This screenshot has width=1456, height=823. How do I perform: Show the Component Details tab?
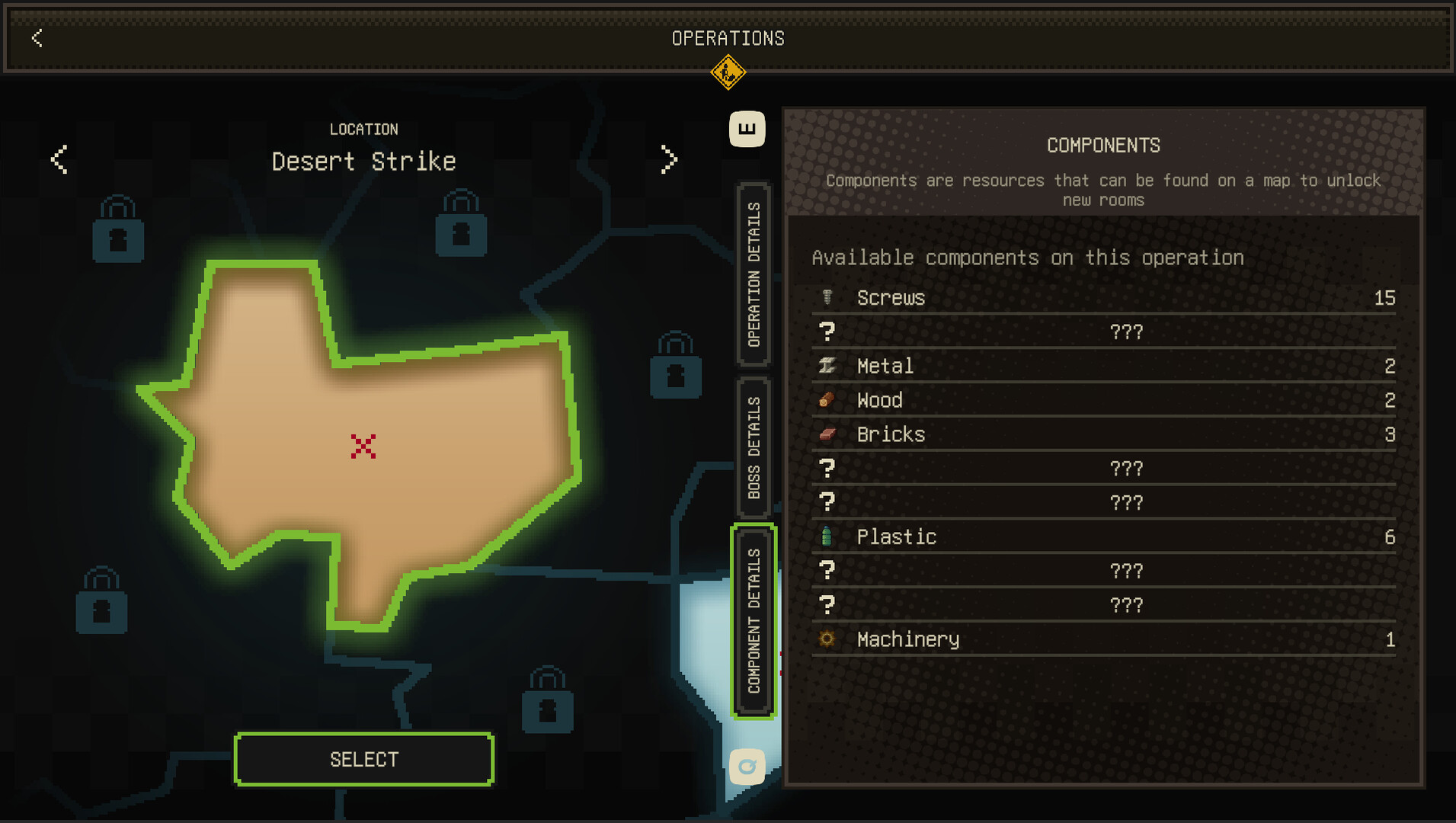[x=754, y=621]
